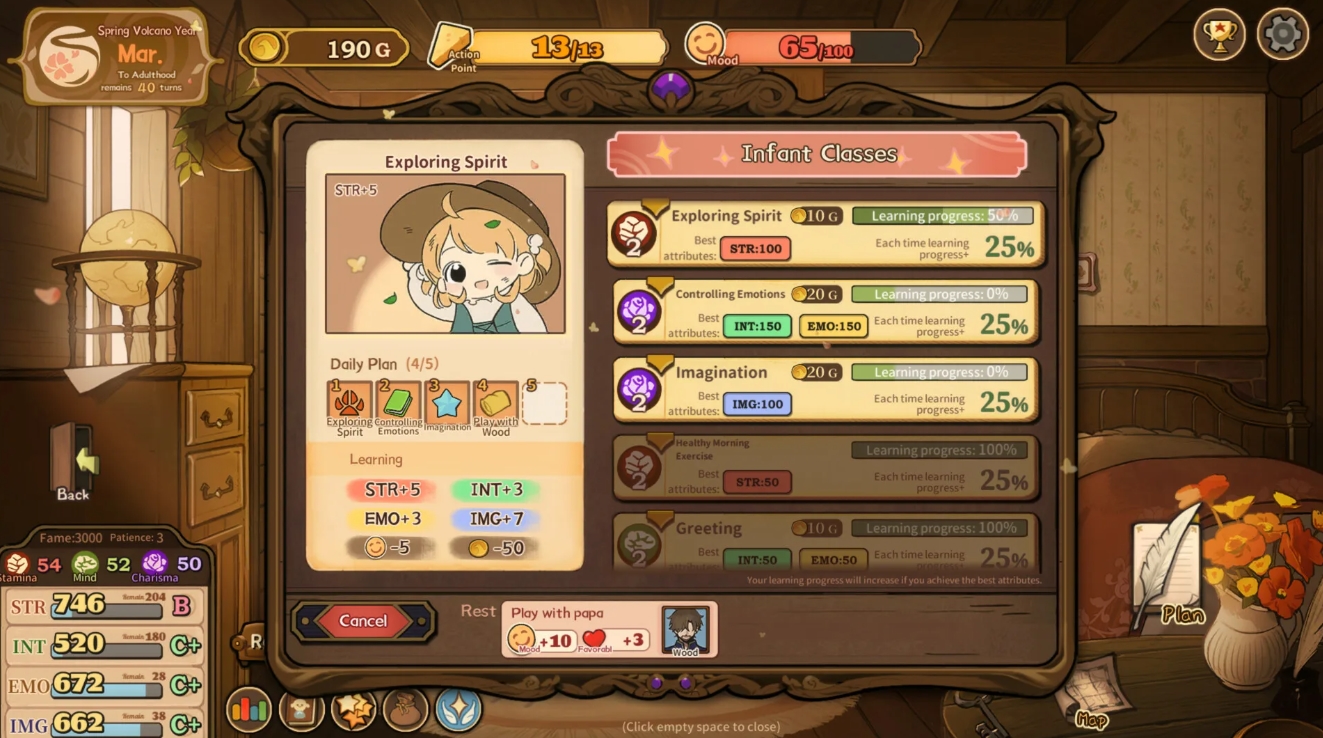This screenshot has width=1323, height=738.
Task: Open the Settings gear icon
Action: (x=1281, y=34)
